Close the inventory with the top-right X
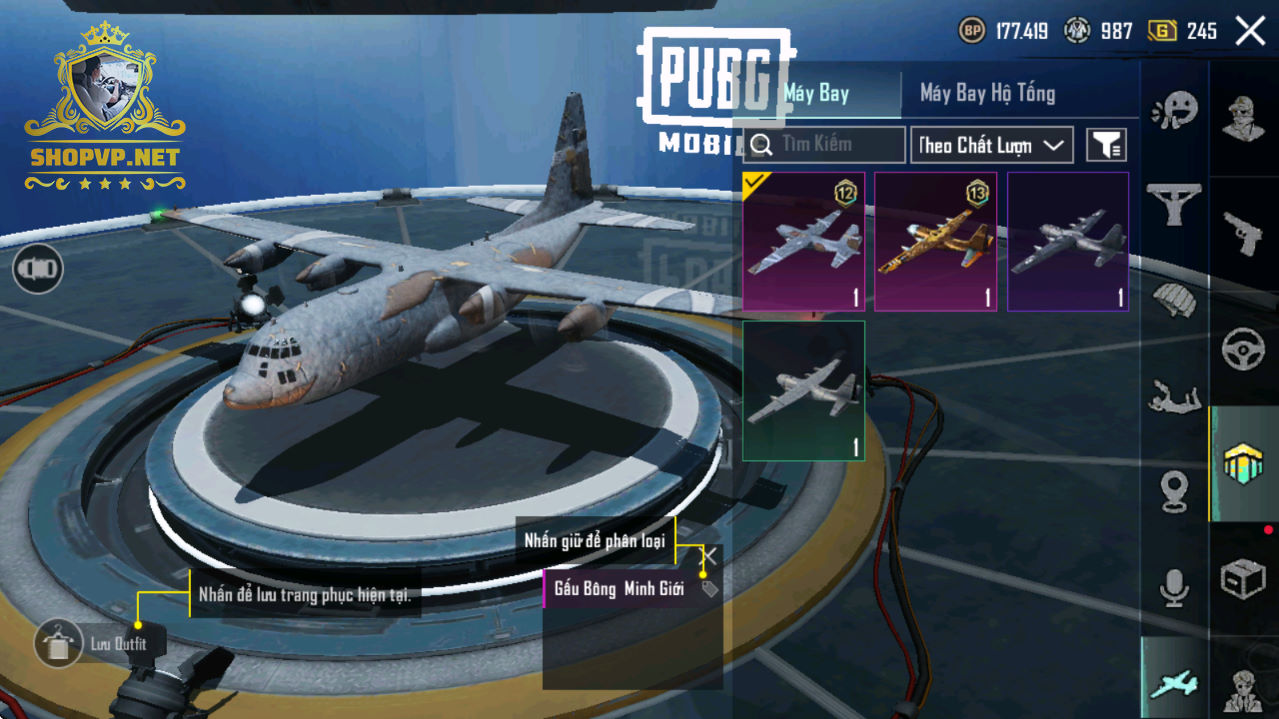Viewport: 1279px width, 719px height. pyautogui.click(x=1250, y=31)
